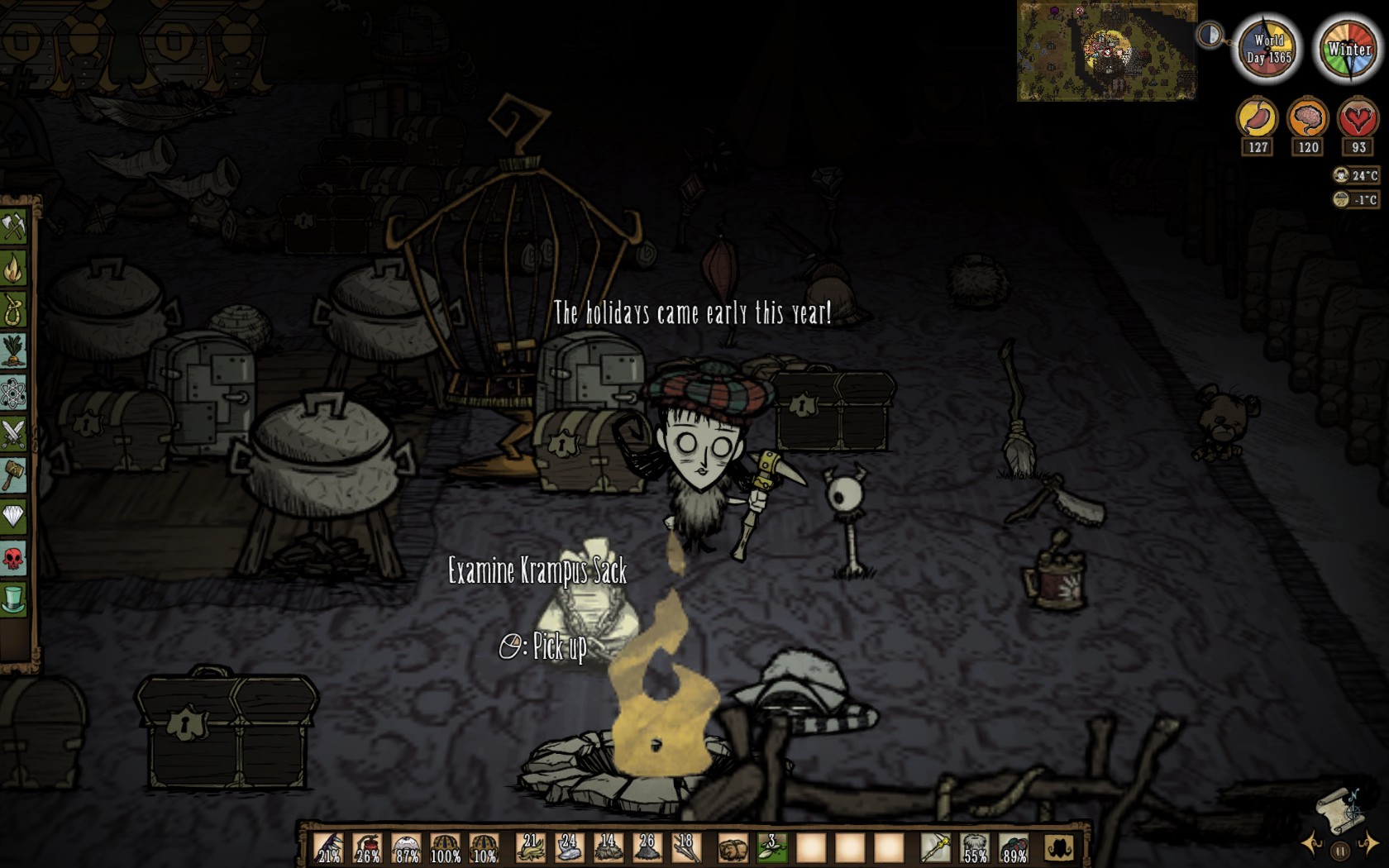
Task: Open the Structures hammer crafting tab
Action: coord(14,475)
